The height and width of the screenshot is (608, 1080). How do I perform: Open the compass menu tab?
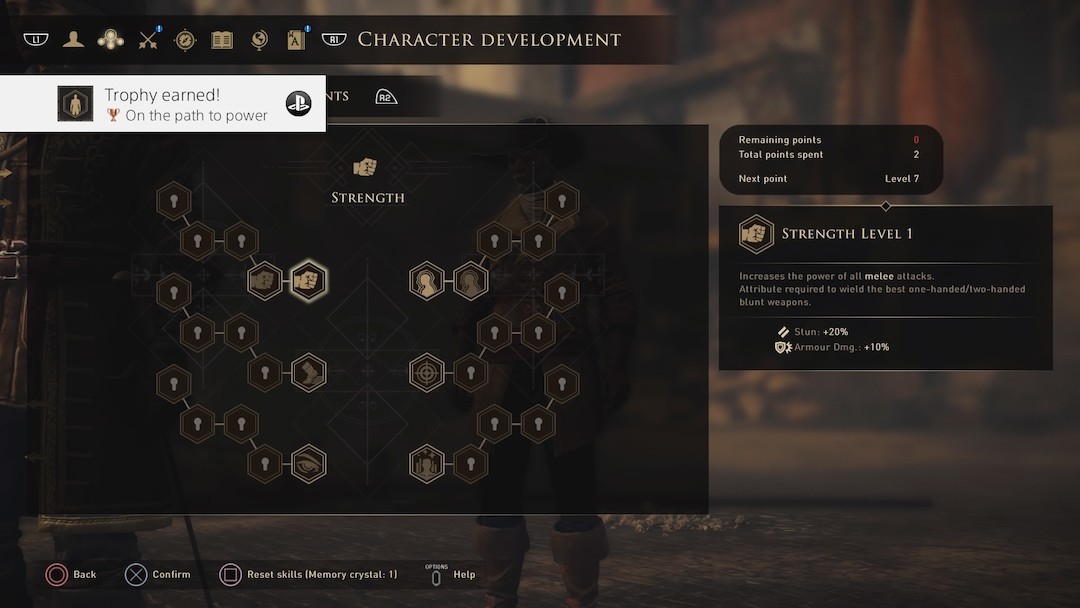[185, 40]
